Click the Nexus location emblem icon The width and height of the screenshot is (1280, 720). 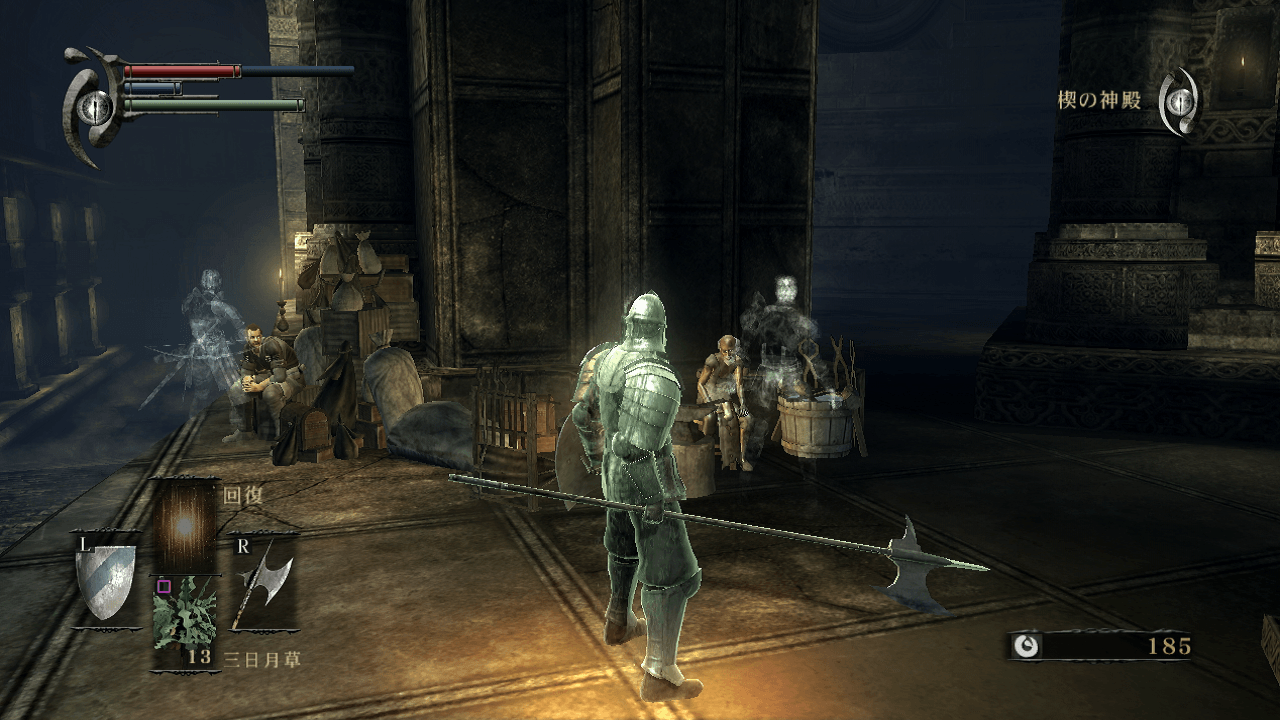tap(1180, 101)
